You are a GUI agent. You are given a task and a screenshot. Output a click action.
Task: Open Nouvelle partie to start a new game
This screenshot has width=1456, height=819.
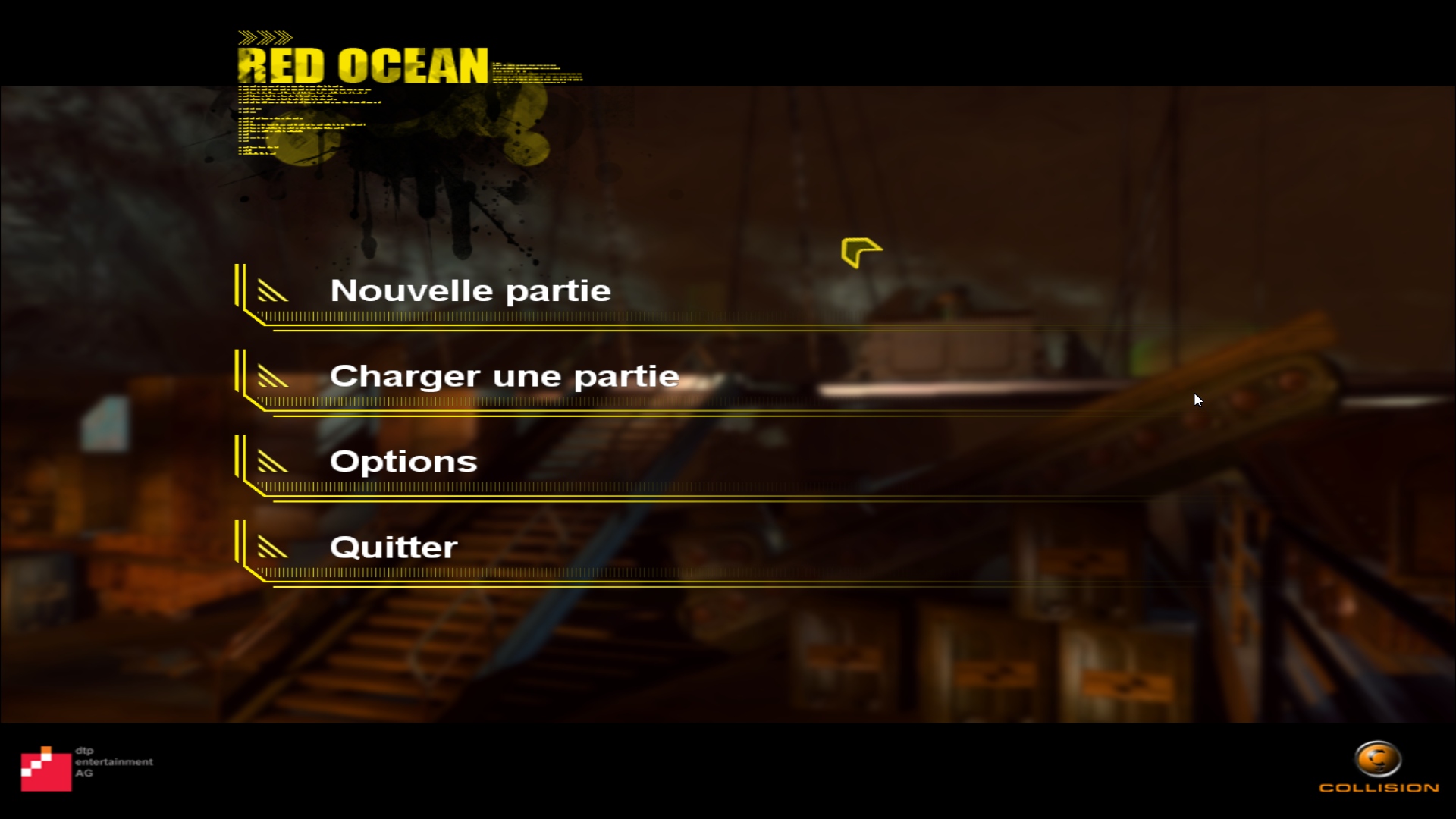pos(470,290)
